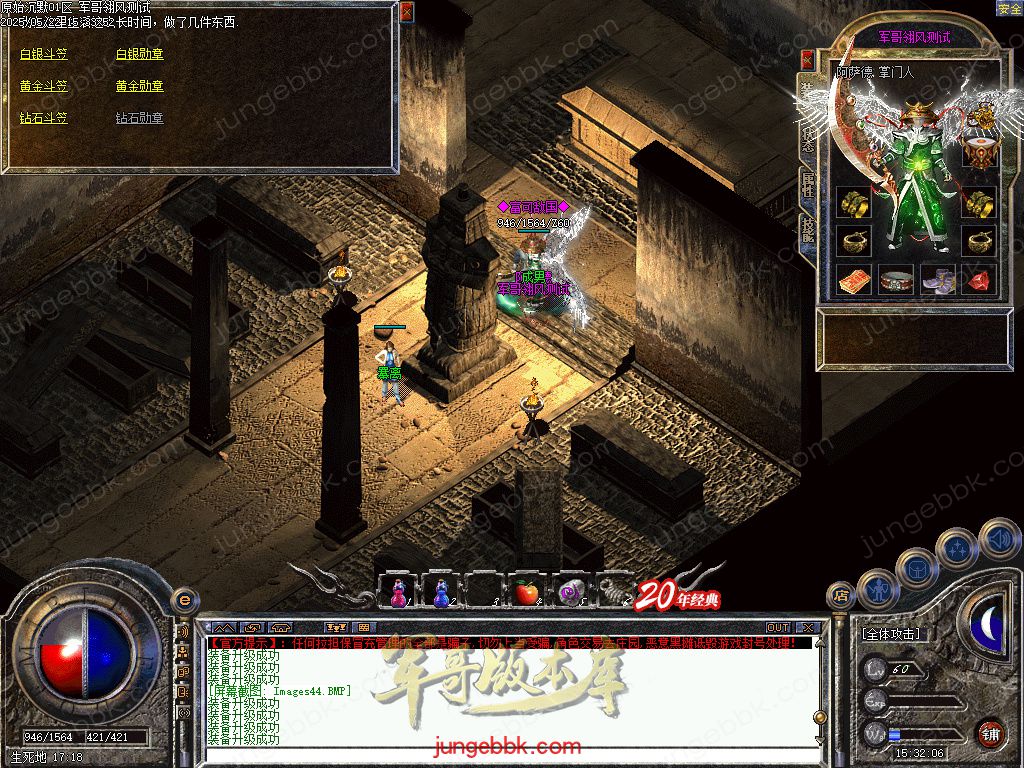Choose the 黄金勋章 entry
Viewport: 1024px width, 768px height.
139,86
